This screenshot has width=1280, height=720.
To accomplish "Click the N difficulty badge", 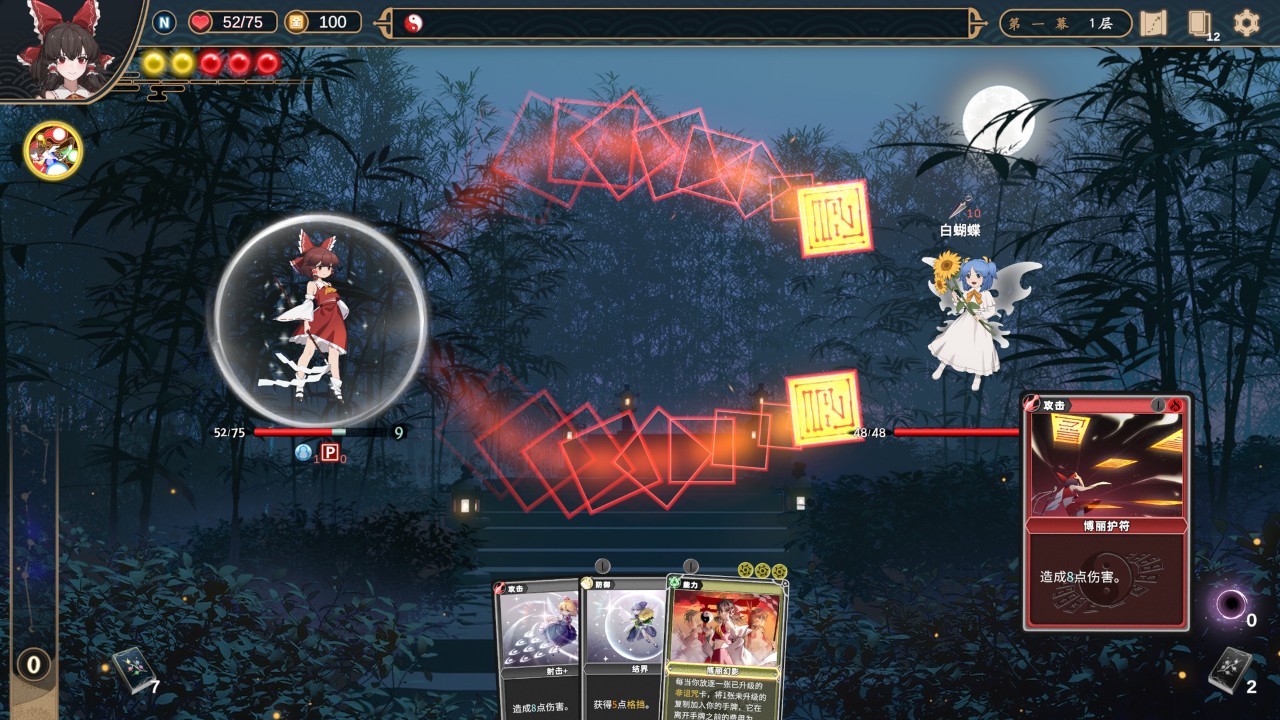I will pyautogui.click(x=164, y=22).
